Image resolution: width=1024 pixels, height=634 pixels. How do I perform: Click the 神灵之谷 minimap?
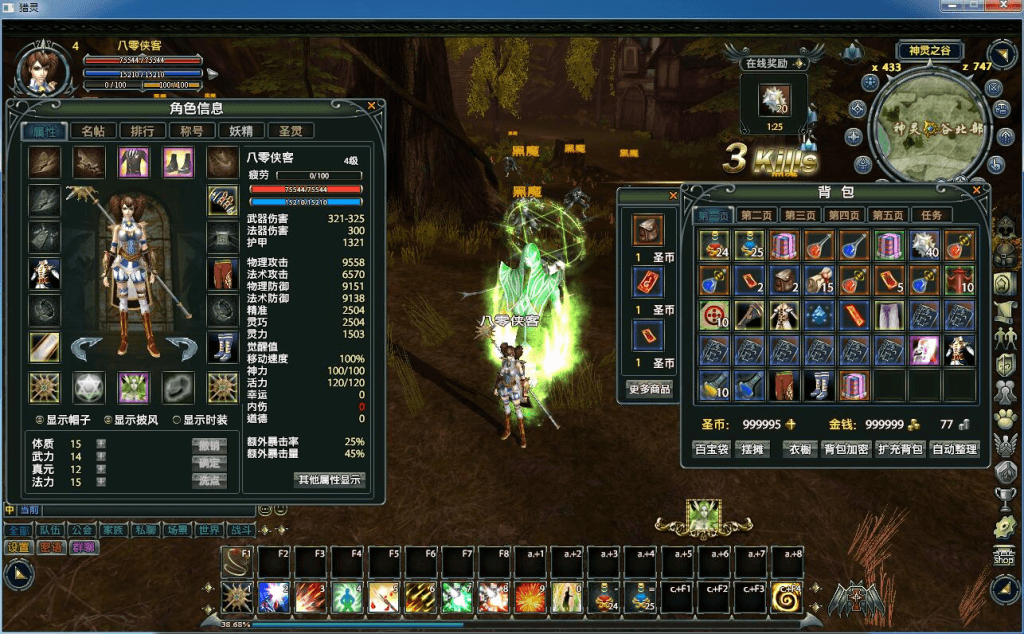(926, 130)
